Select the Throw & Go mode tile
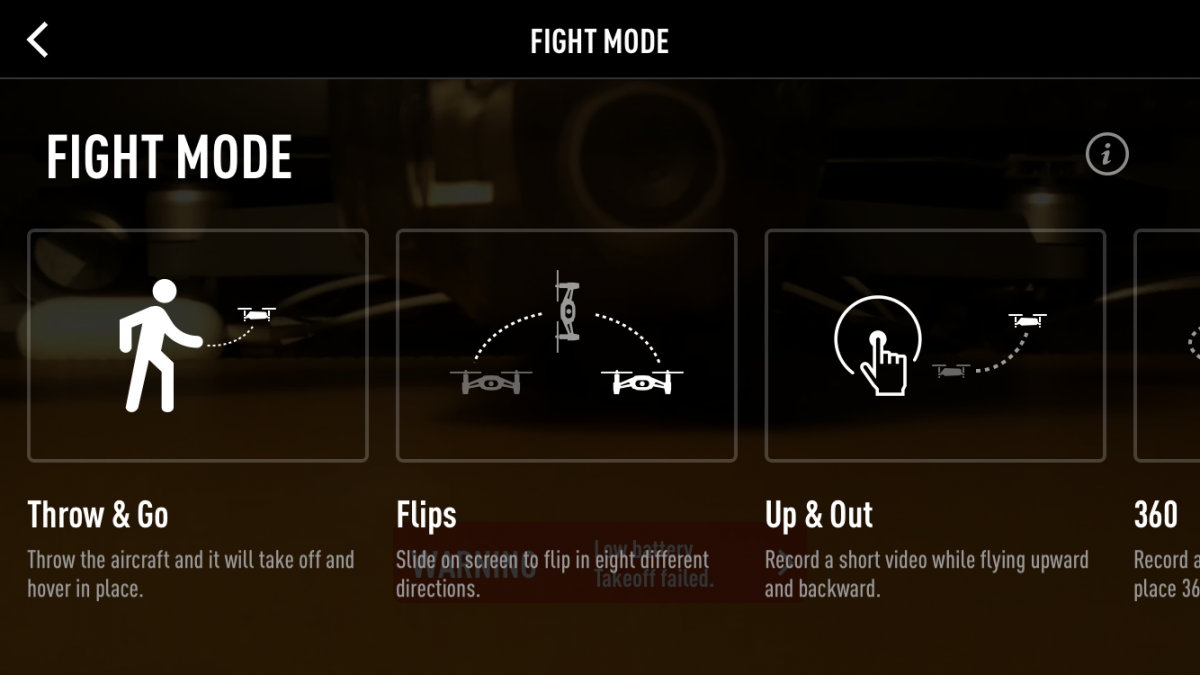 [198, 346]
